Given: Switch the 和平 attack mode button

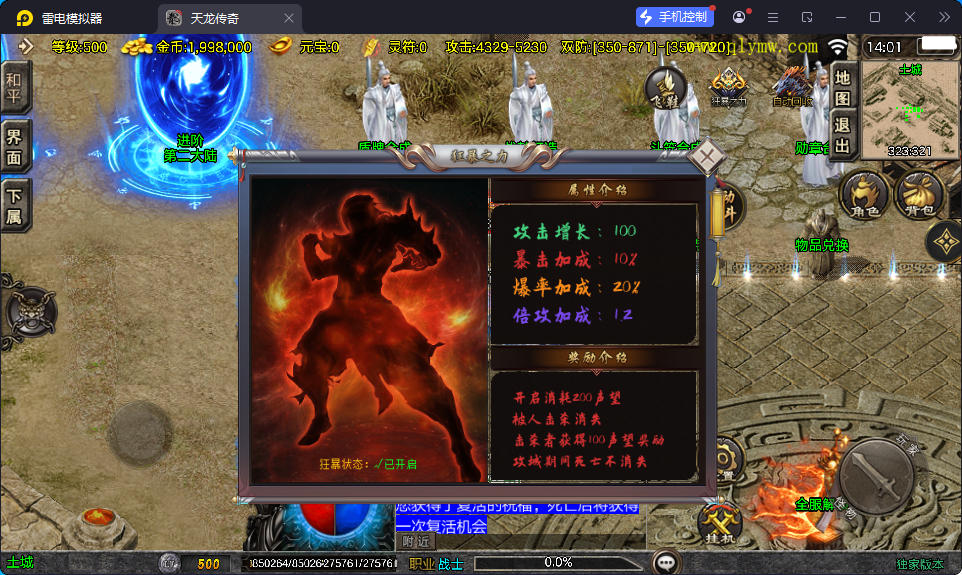Looking at the screenshot, I should (14, 88).
